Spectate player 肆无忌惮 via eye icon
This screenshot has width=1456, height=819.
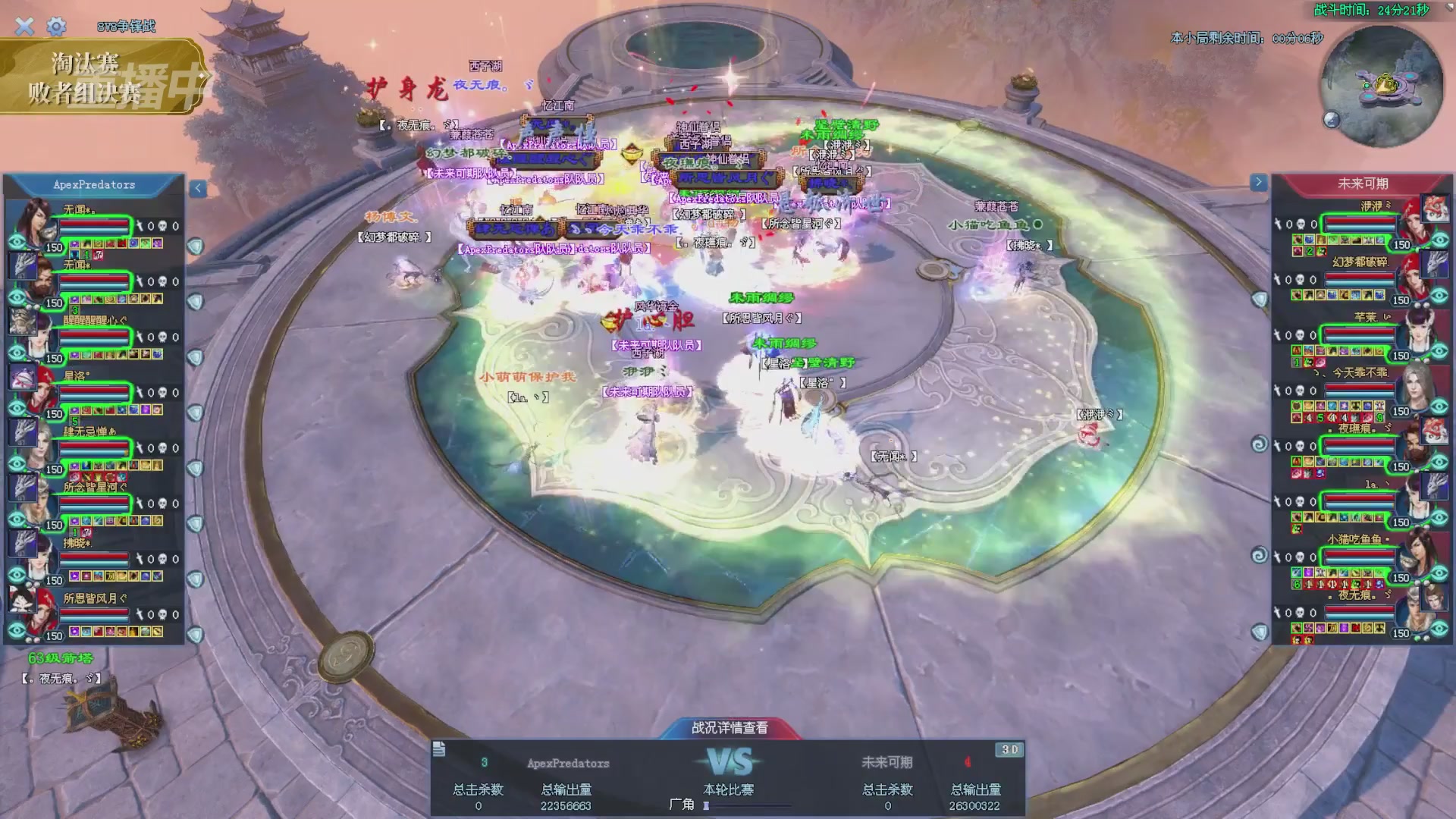click(x=17, y=464)
